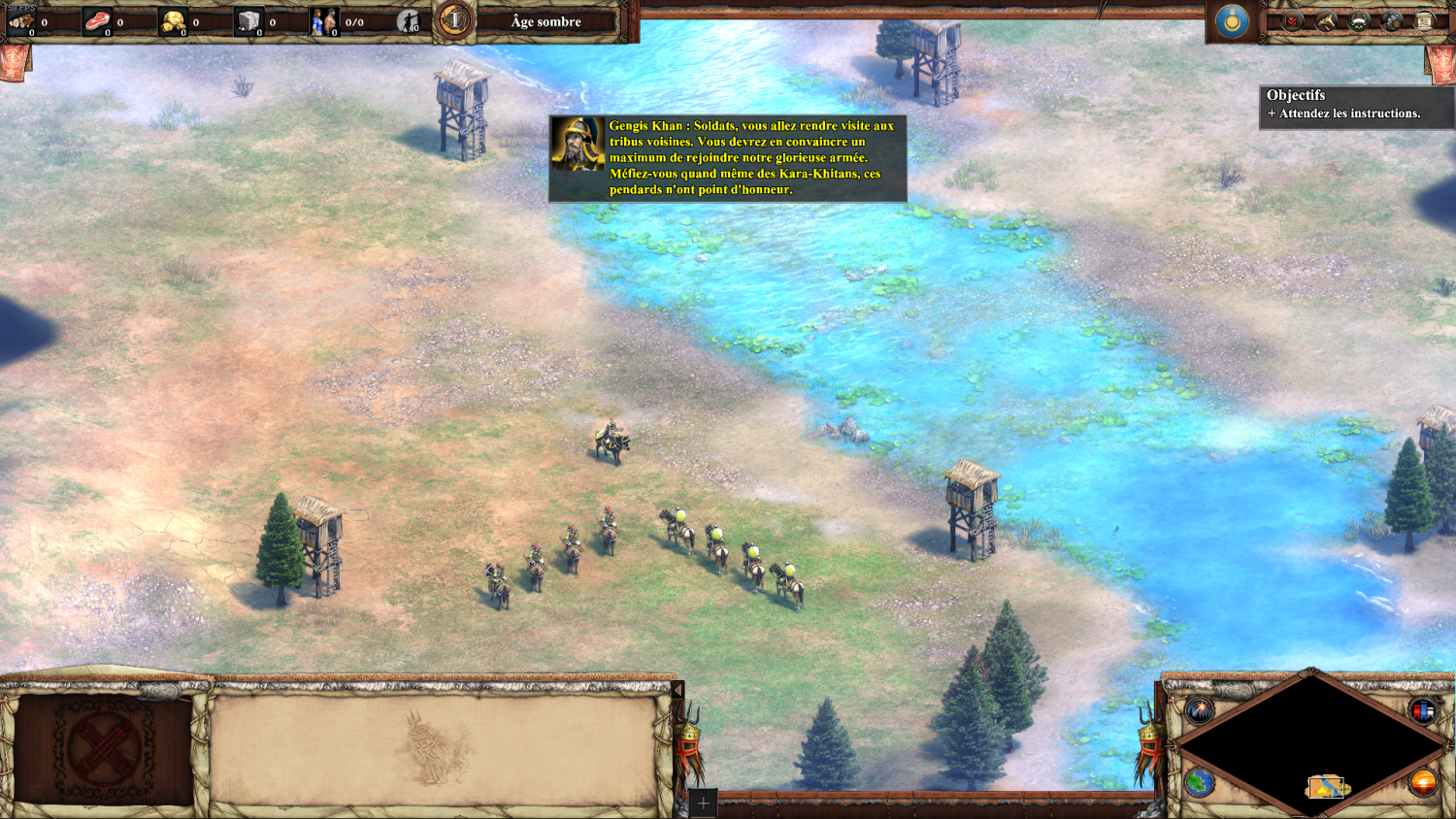Select the stone resource icon
Viewport: 1456px width, 819px height.
point(249,21)
